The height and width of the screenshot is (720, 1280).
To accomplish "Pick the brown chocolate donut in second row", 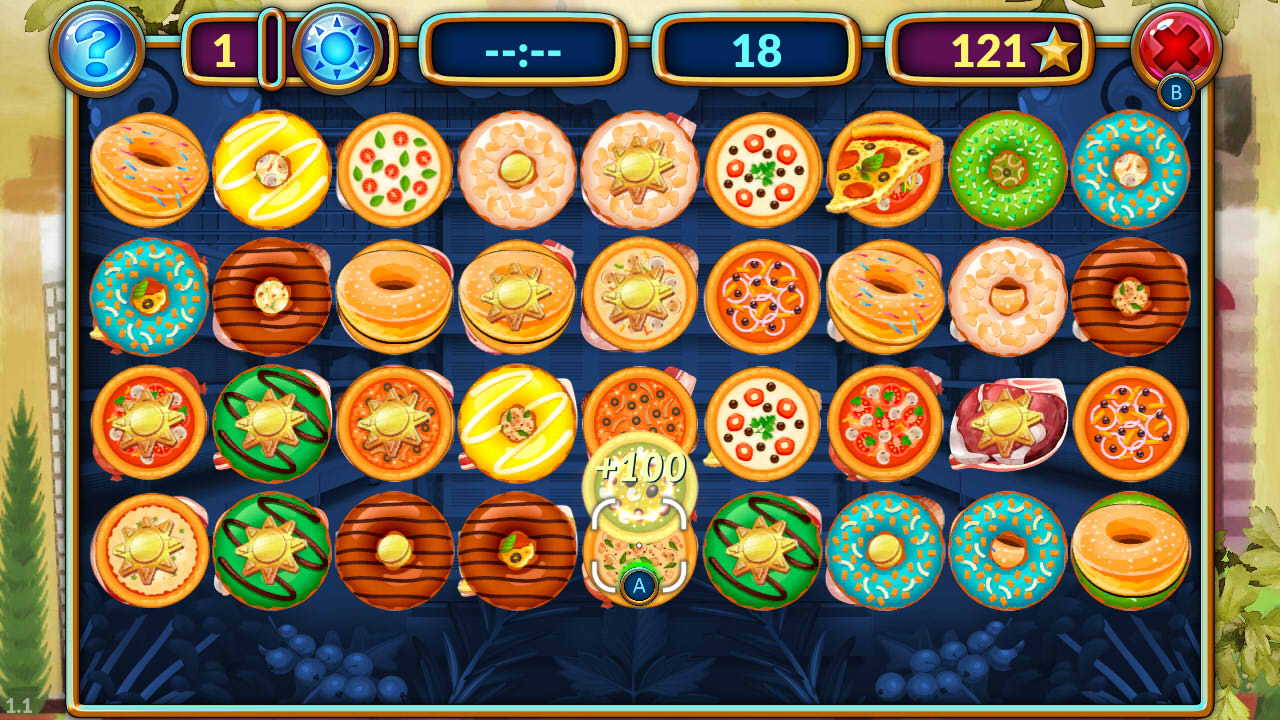I will coord(270,296).
